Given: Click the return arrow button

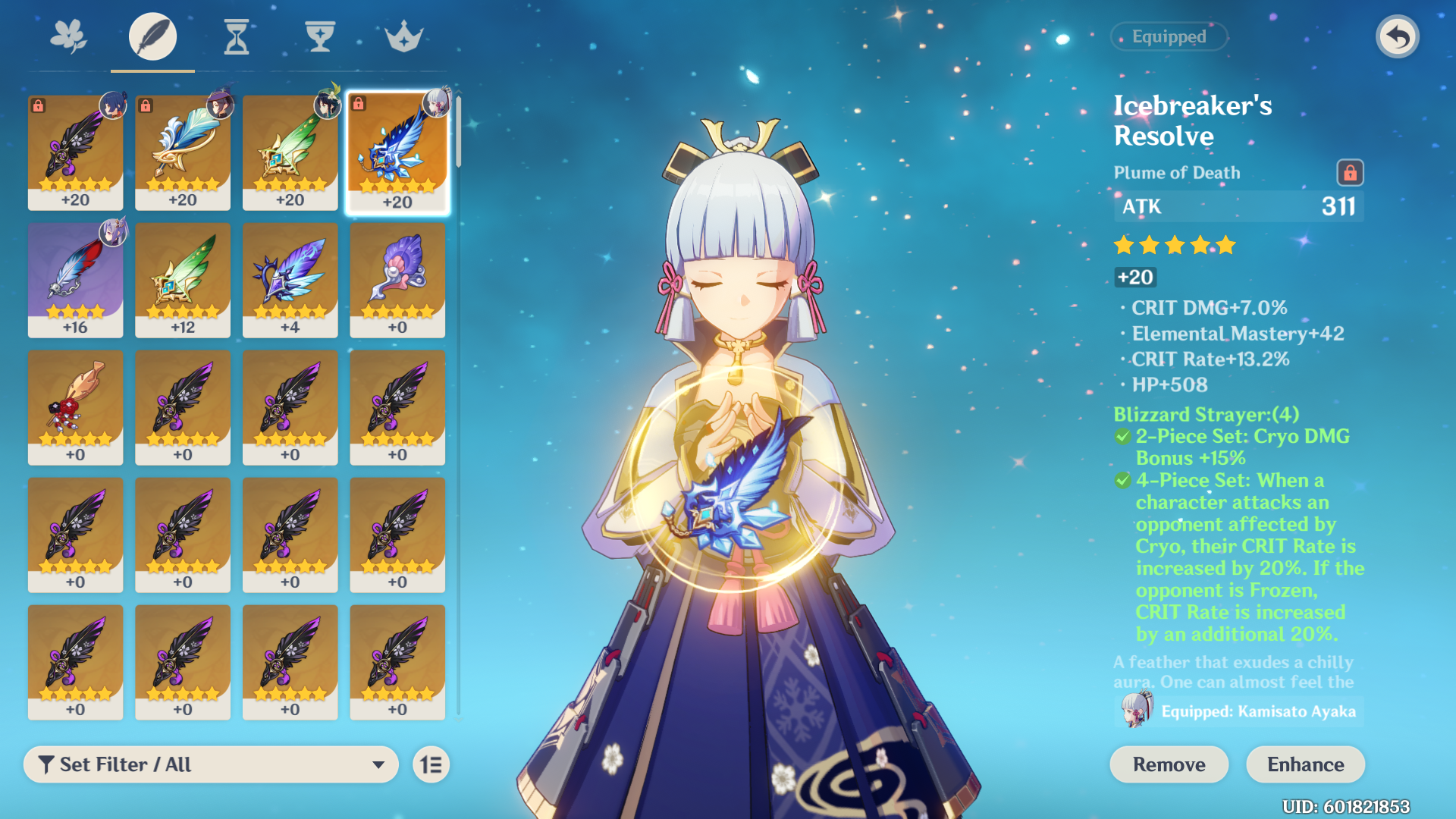Looking at the screenshot, I should [x=1397, y=36].
